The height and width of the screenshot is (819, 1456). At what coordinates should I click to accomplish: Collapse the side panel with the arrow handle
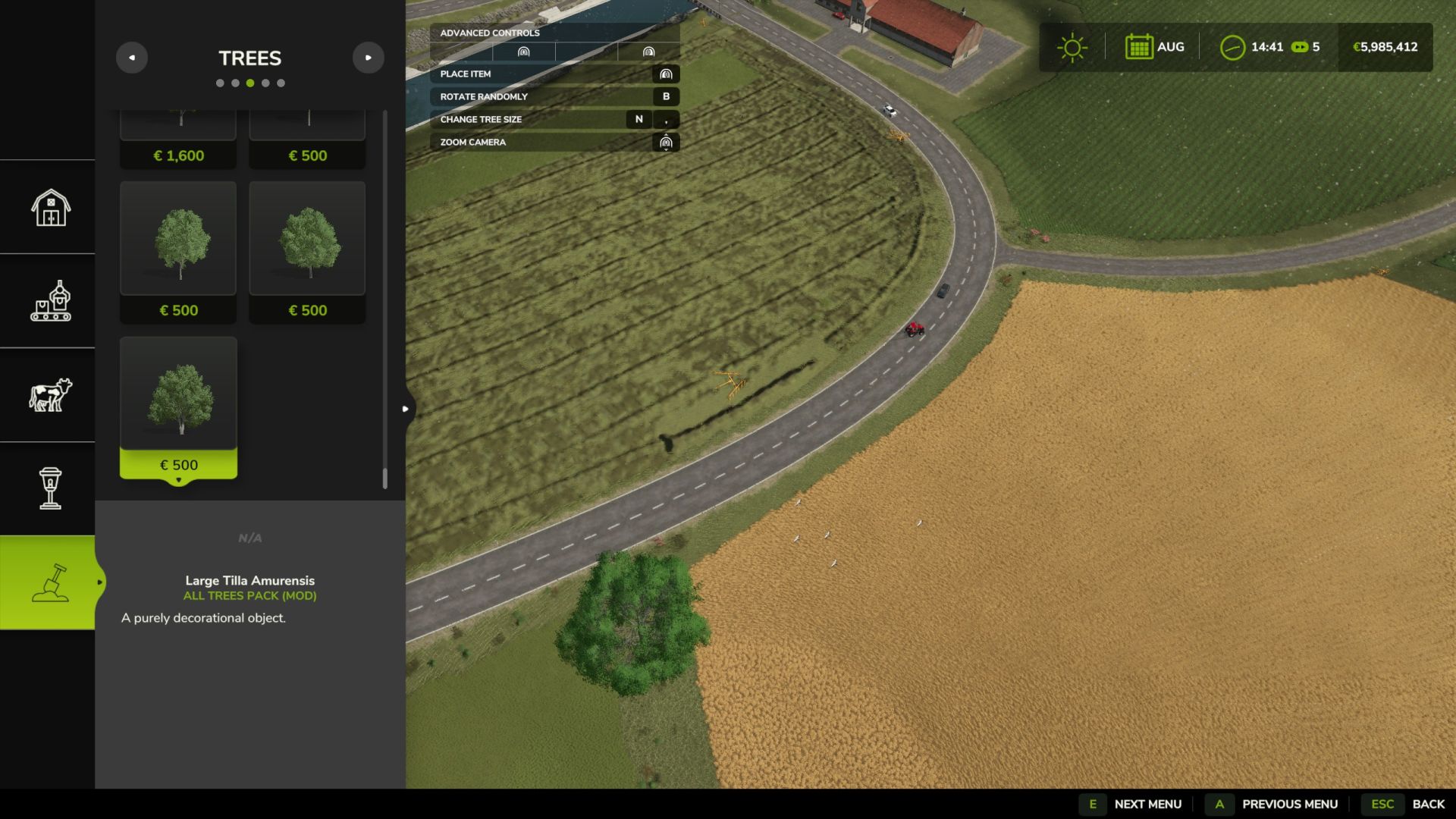pos(406,409)
